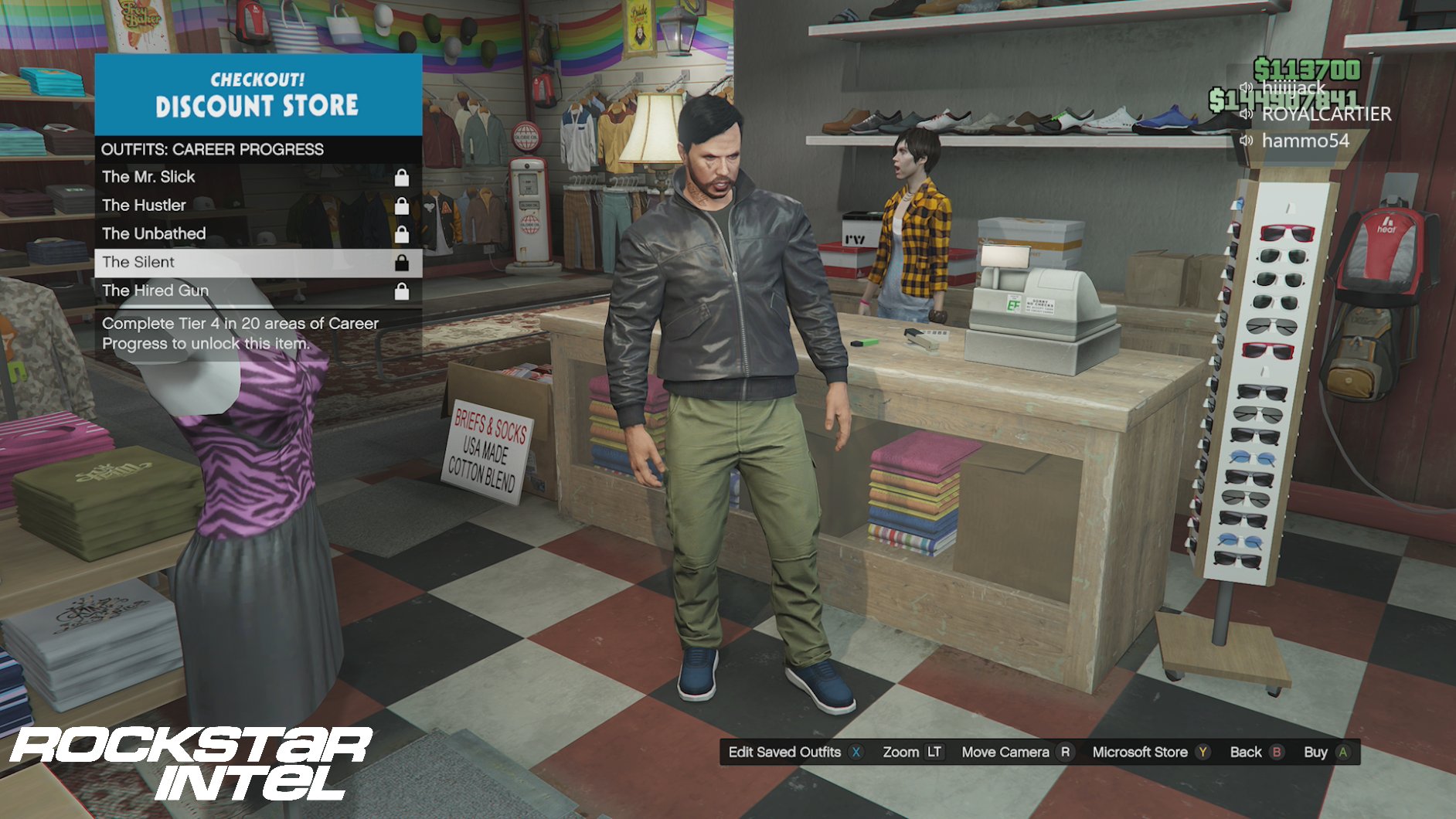
Task: Click the green A icon next to Buy
Action: 1345,751
